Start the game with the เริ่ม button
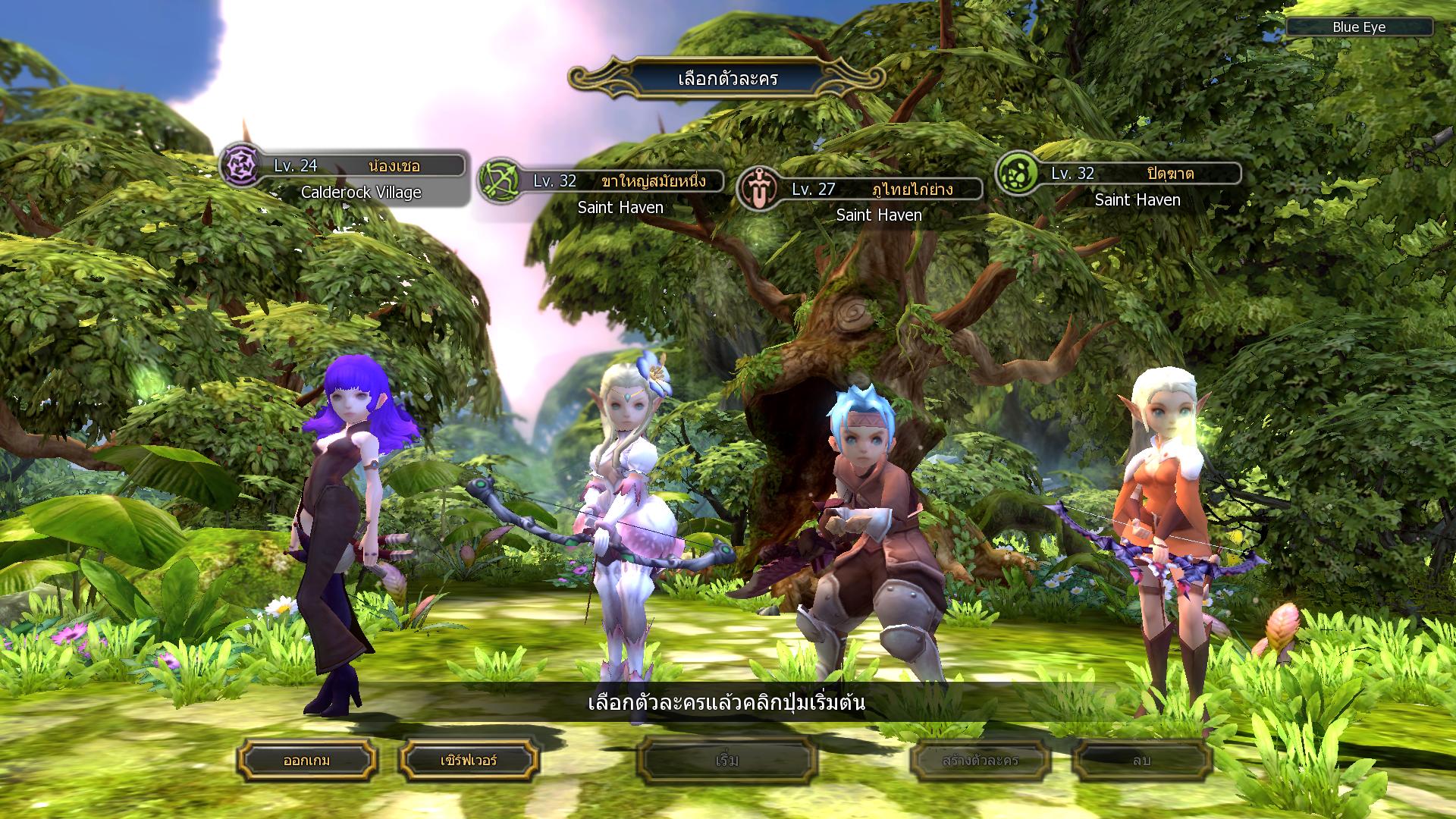1456x819 pixels. tap(726, 760)
